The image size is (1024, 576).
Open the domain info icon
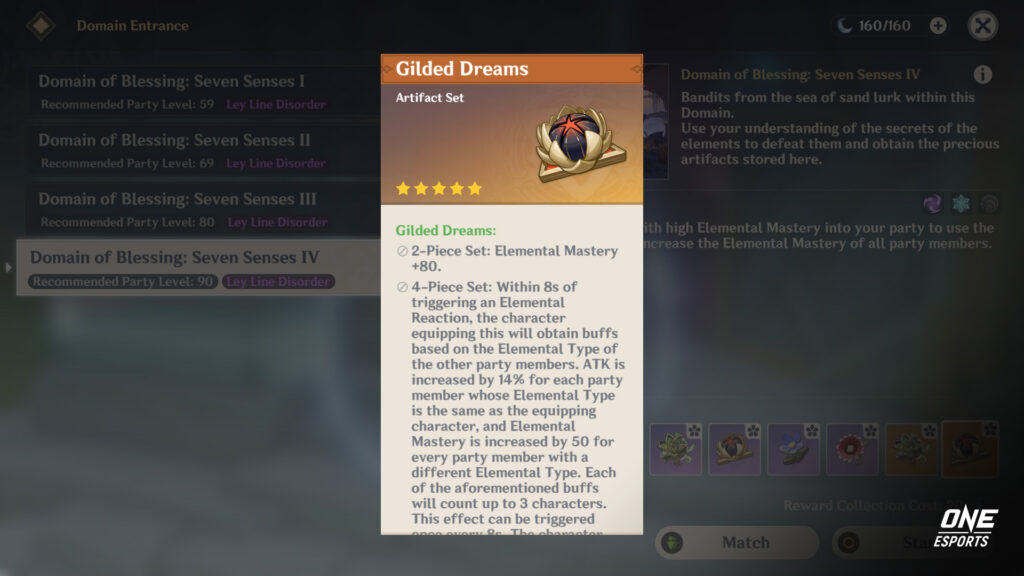(x=983, y=75)
